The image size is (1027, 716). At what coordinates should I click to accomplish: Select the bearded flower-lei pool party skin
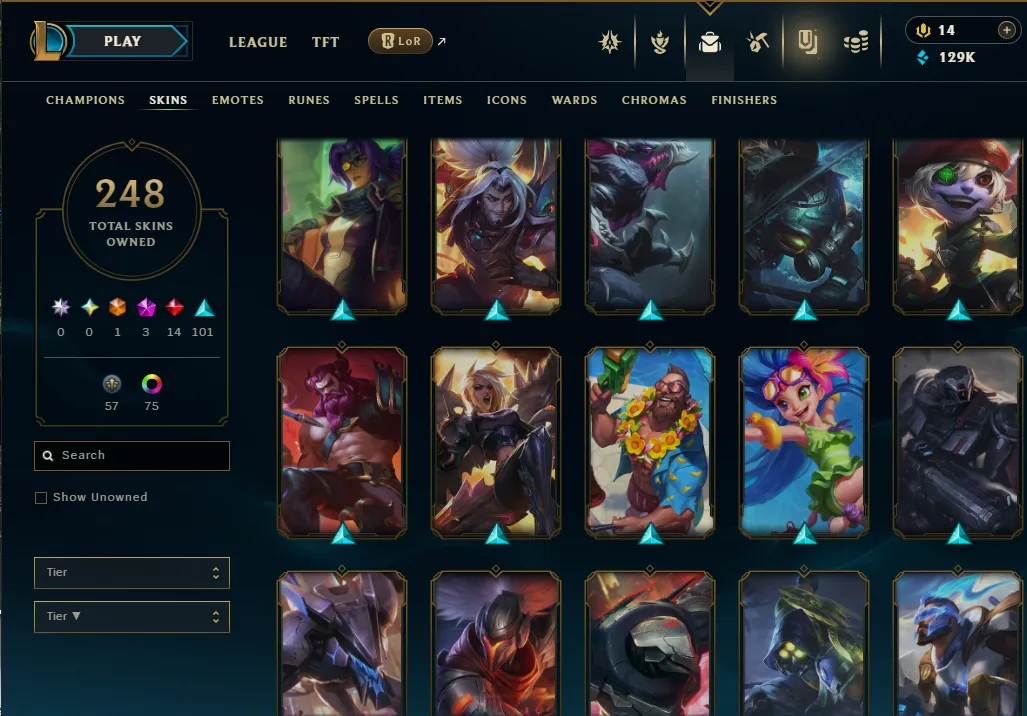(650, 440)
